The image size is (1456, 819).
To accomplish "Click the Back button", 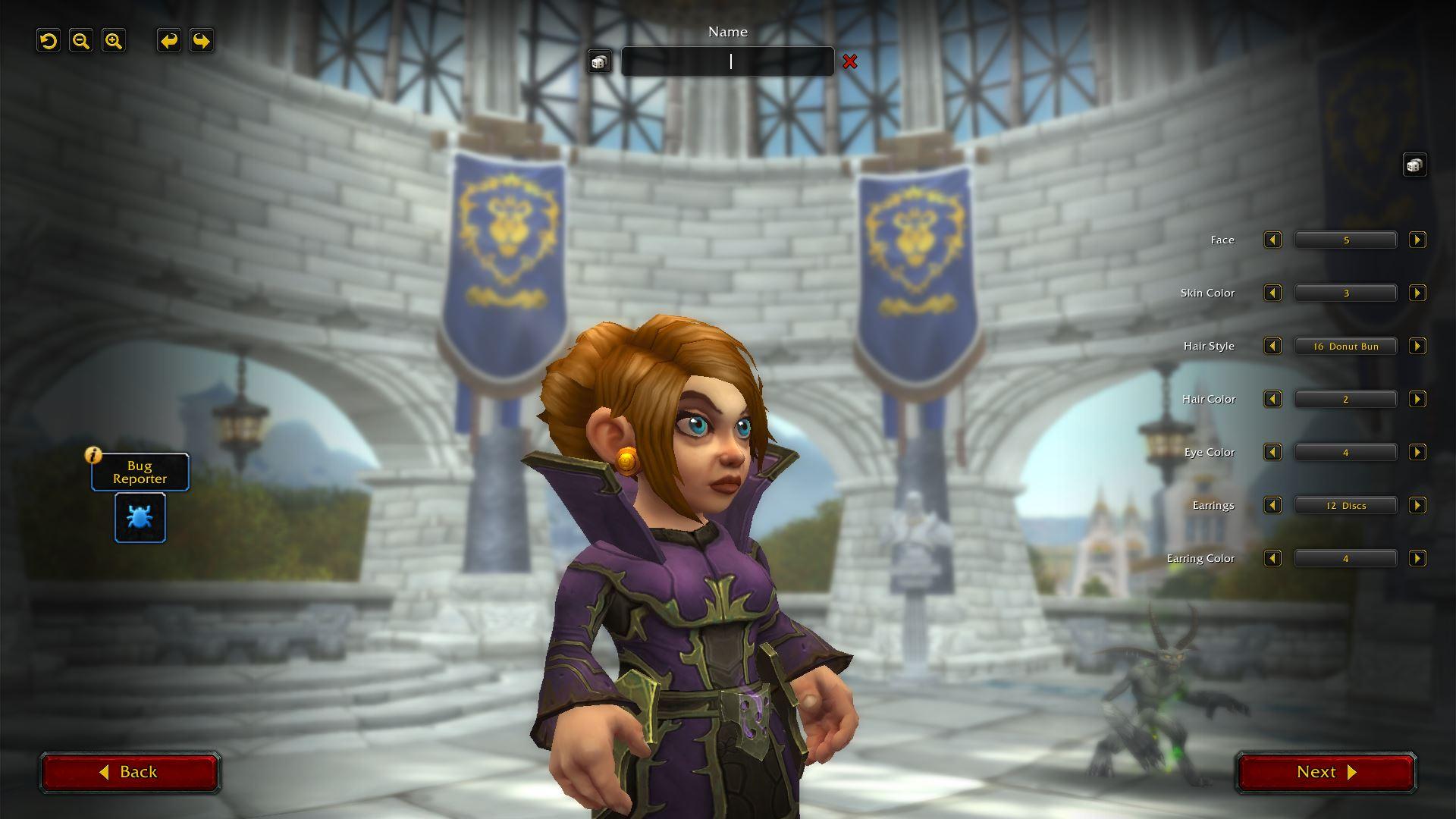I will 130,772.
